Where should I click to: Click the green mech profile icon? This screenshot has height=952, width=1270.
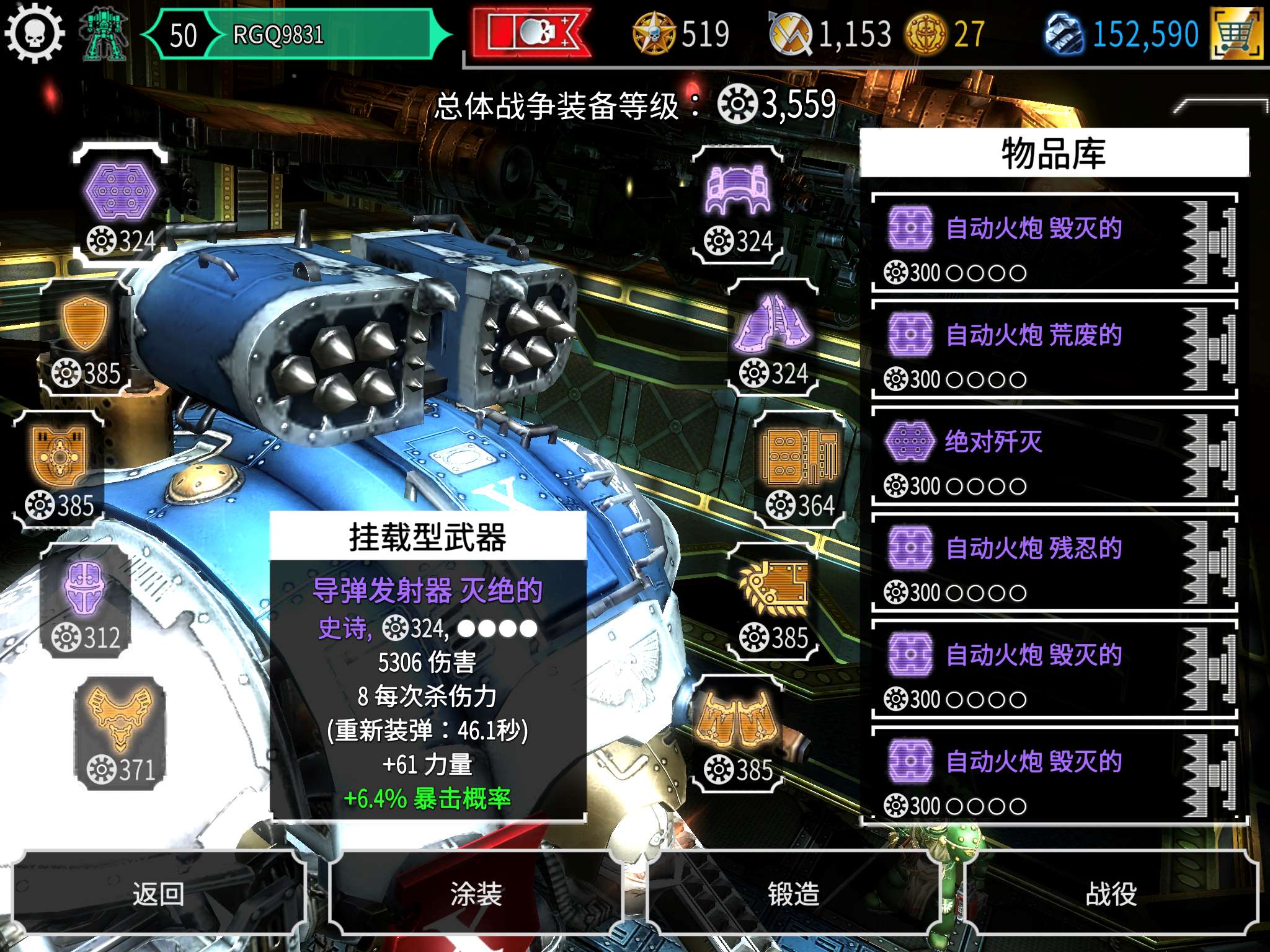pyautogui.click(x=104, y=35)
